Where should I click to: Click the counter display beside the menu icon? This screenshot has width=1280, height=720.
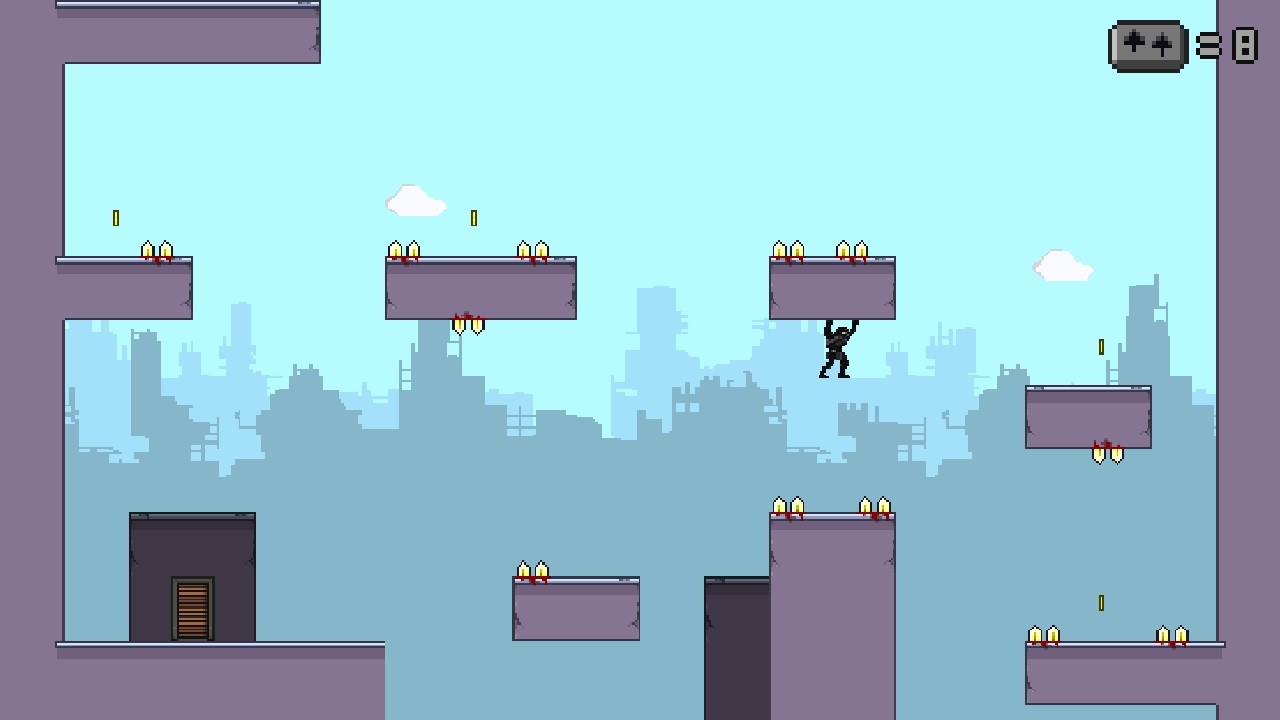click(x=1244, y=45)
